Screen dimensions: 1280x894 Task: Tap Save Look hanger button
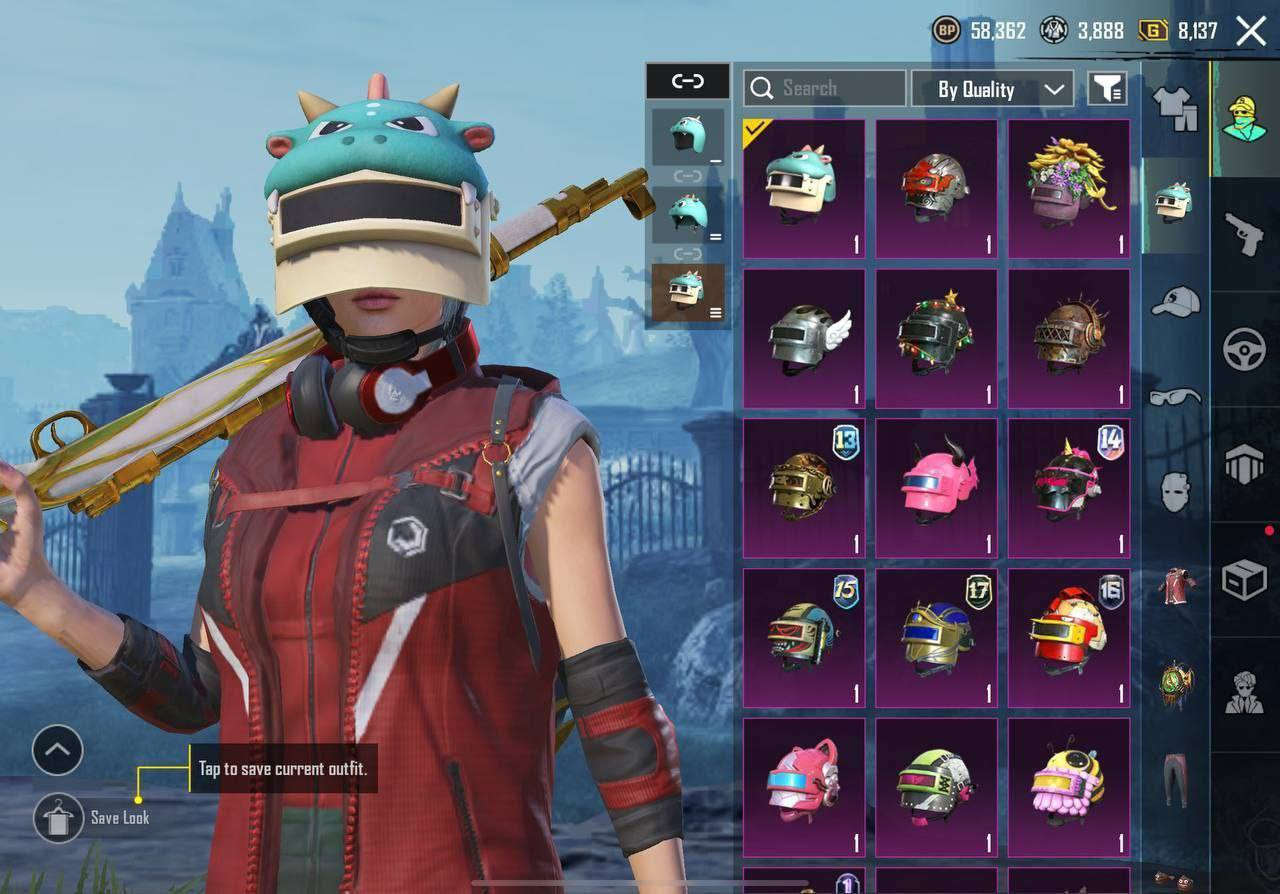coord(58,818)
